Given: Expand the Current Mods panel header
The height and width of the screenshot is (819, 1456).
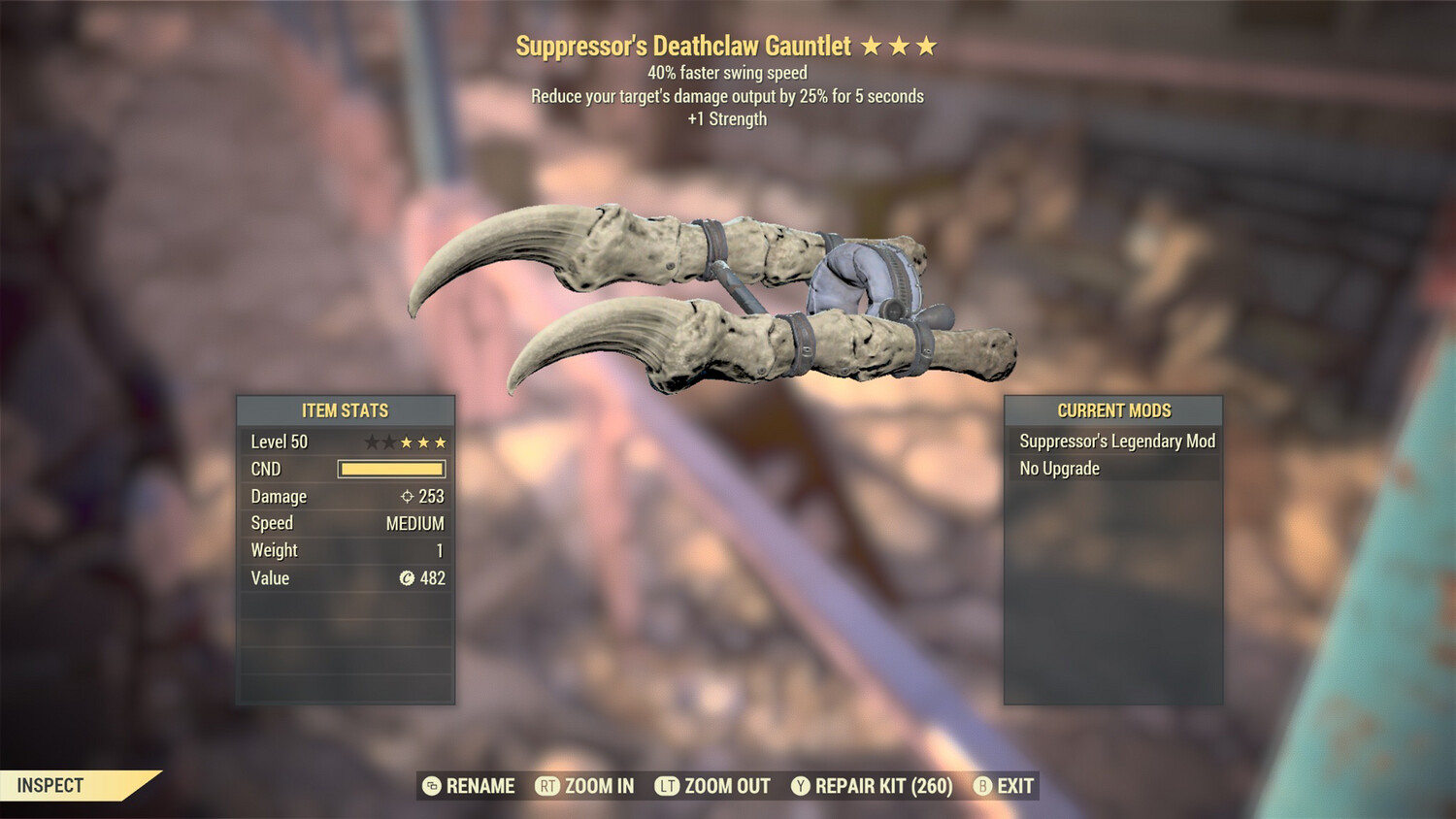Looking at the screenshot, I should pos(1113,410).
